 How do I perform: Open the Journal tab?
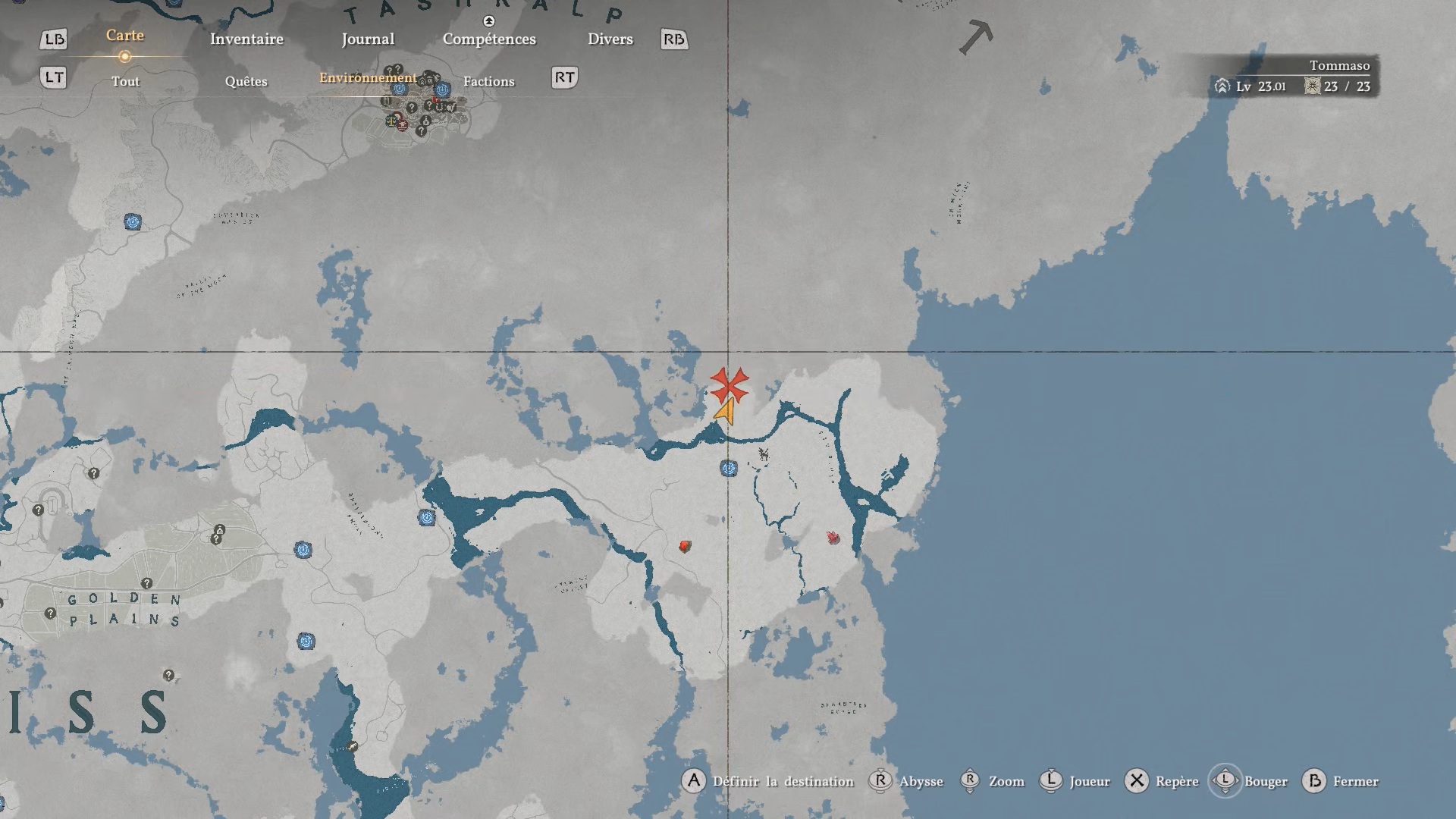[x=368, y=39]
